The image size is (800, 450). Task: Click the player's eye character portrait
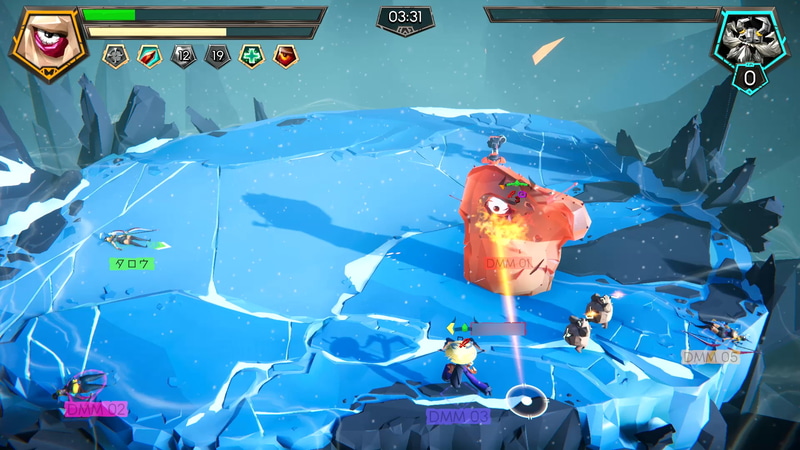point(46,44)
